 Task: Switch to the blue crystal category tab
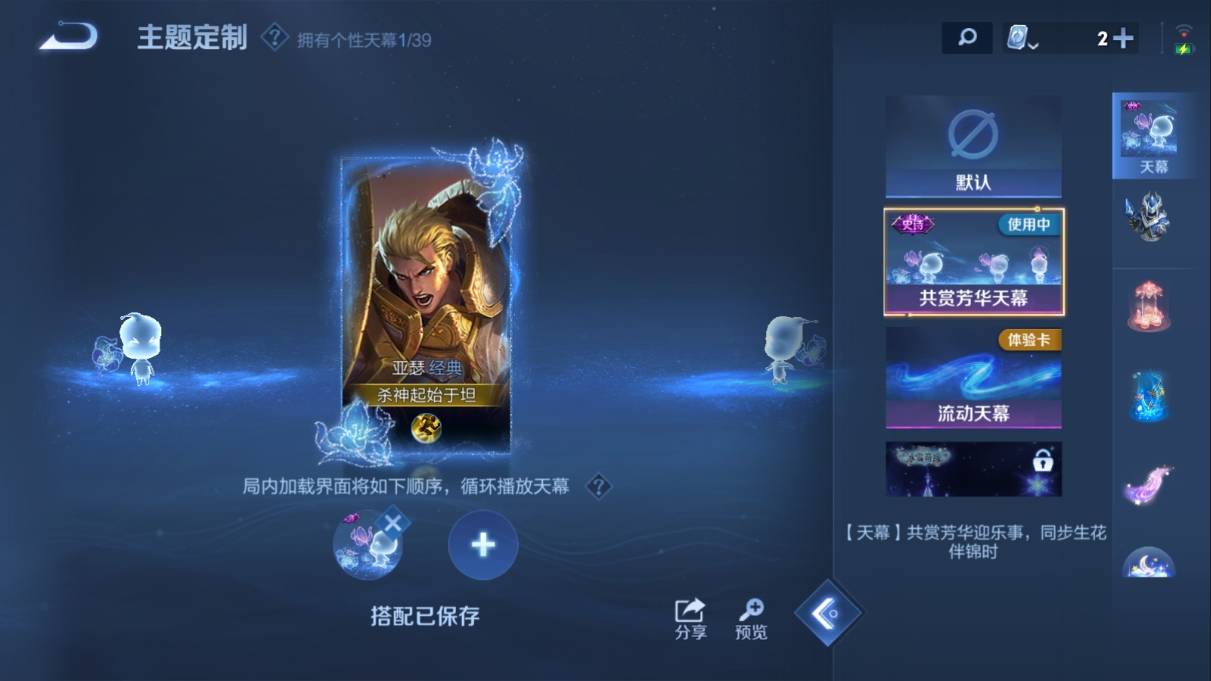[1147, 395]
